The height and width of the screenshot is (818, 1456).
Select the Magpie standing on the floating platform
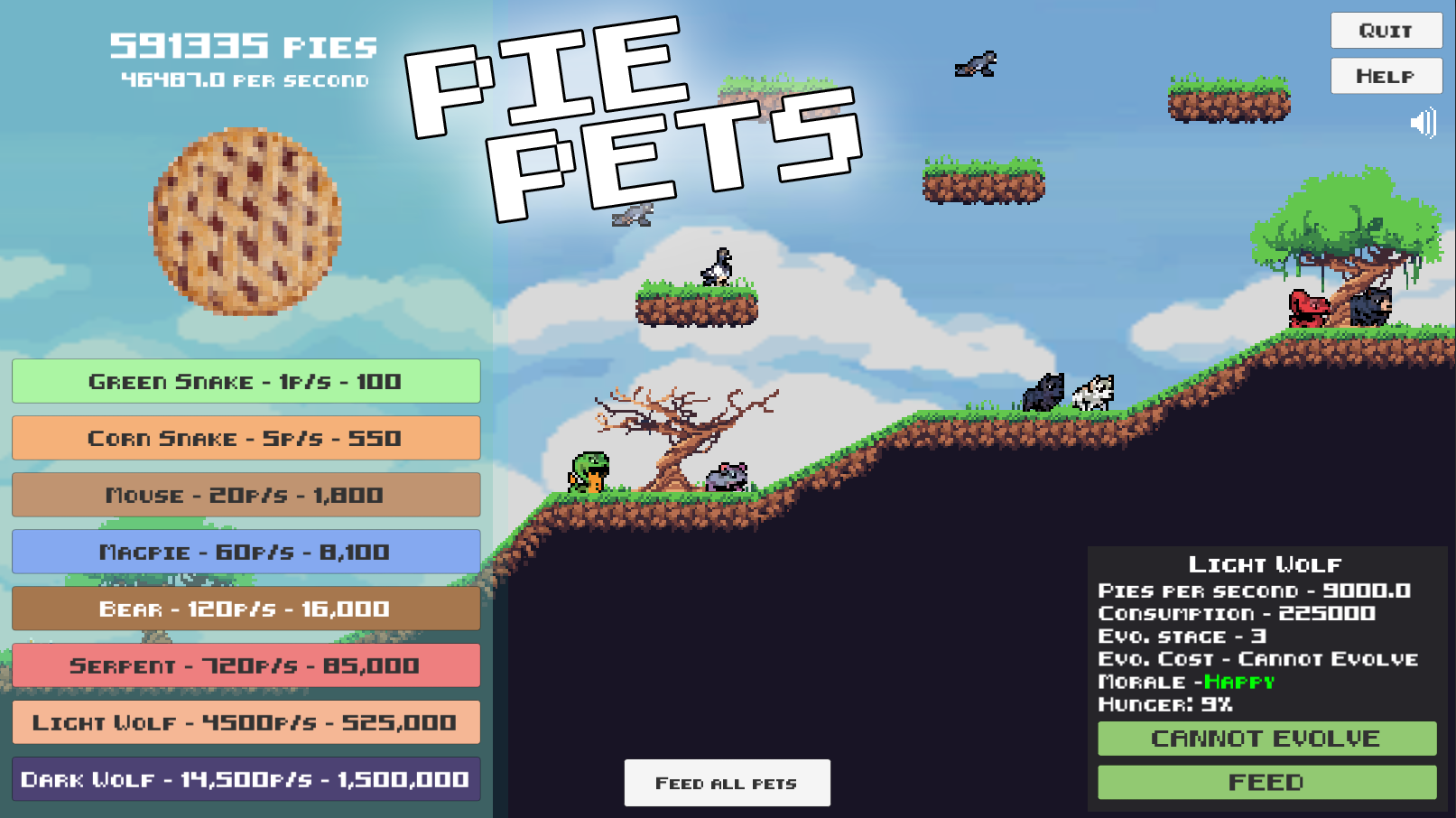tap(716, 264)
